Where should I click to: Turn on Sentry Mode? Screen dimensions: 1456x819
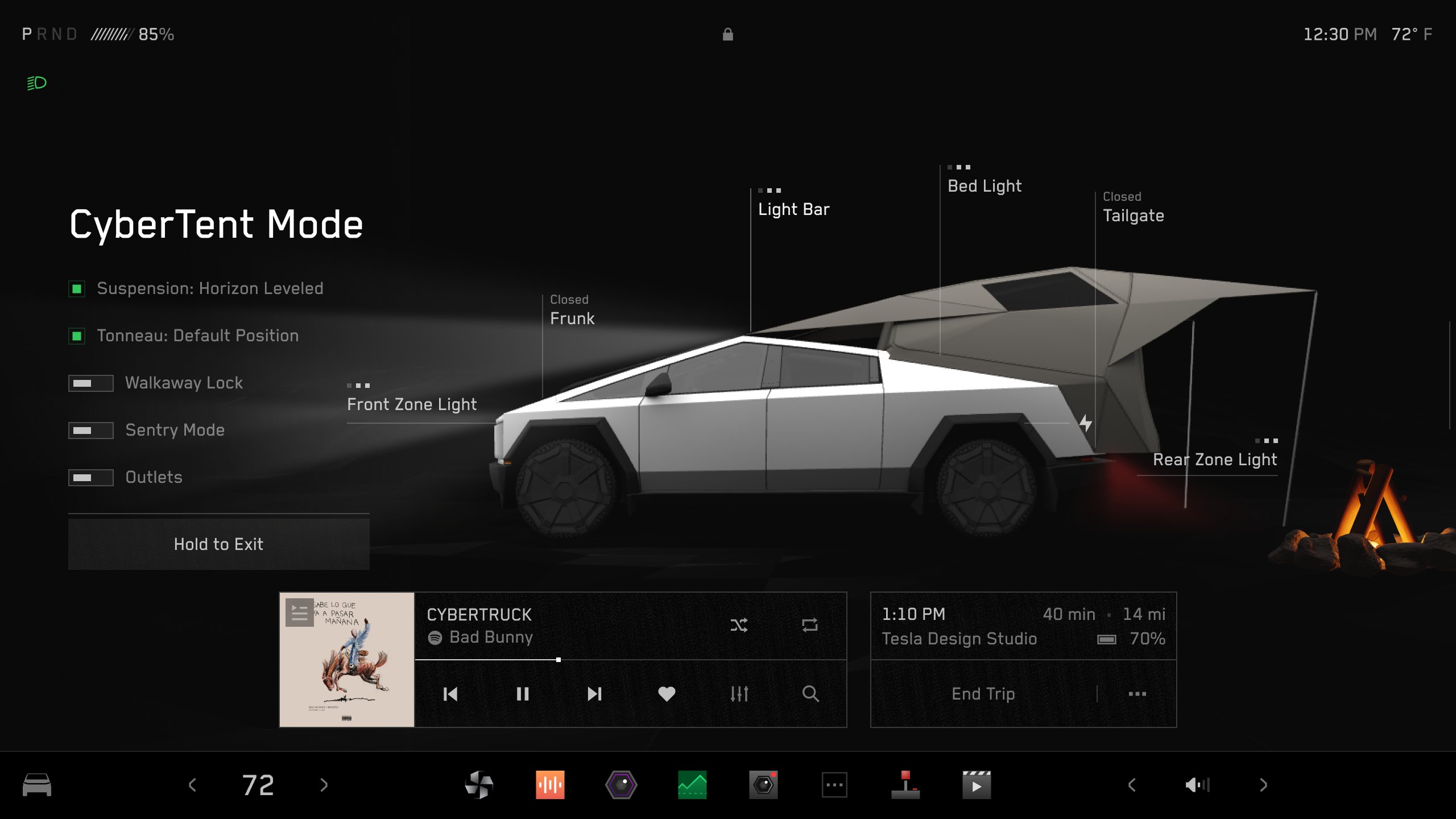tap(91, 430)
